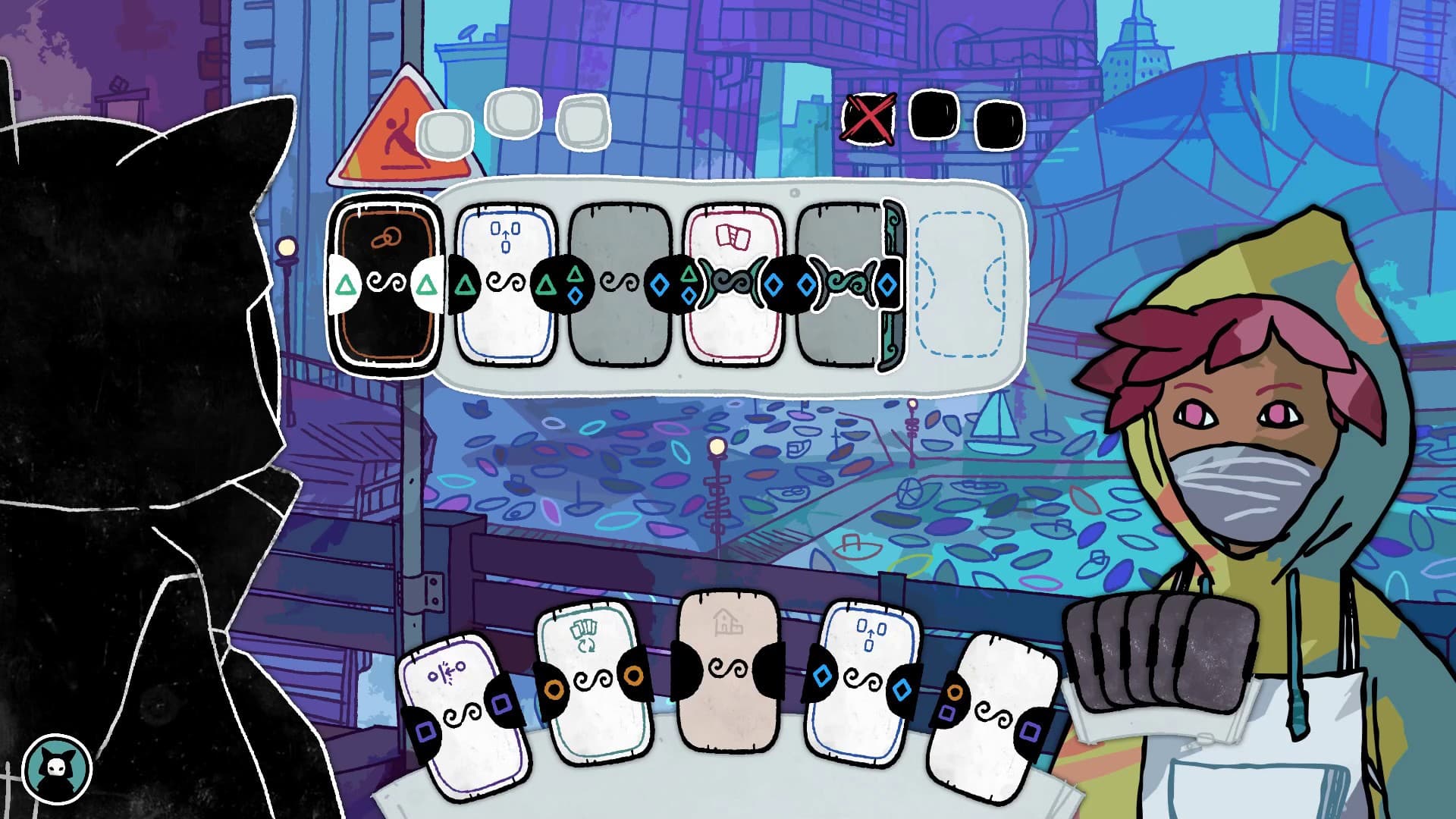
Task: Click the card-fan ability icon on the pink card
Action: (734, 237)
